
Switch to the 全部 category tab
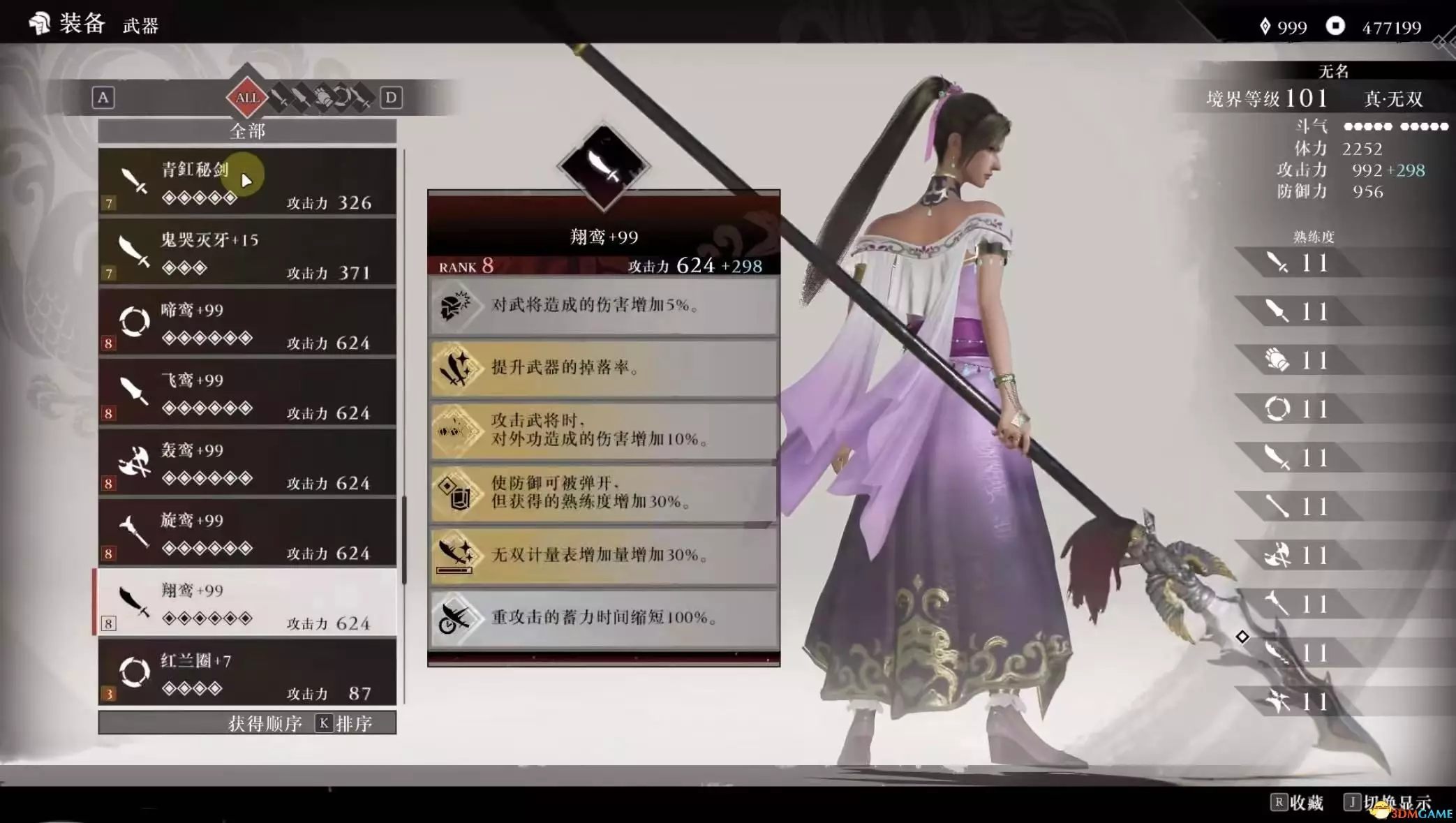248,131
